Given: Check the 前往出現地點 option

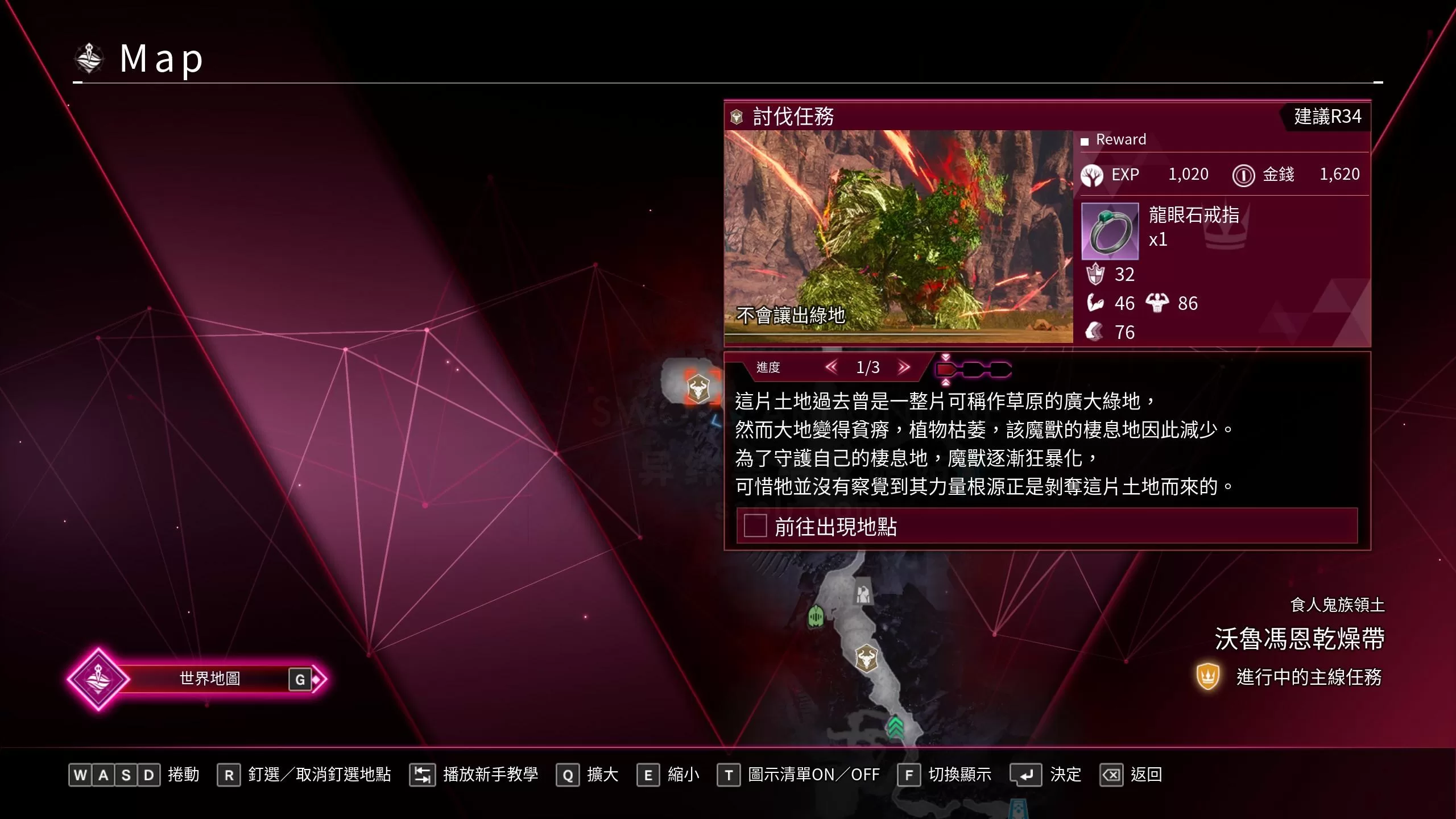Looking at the screenshot, I should [755, 526].
